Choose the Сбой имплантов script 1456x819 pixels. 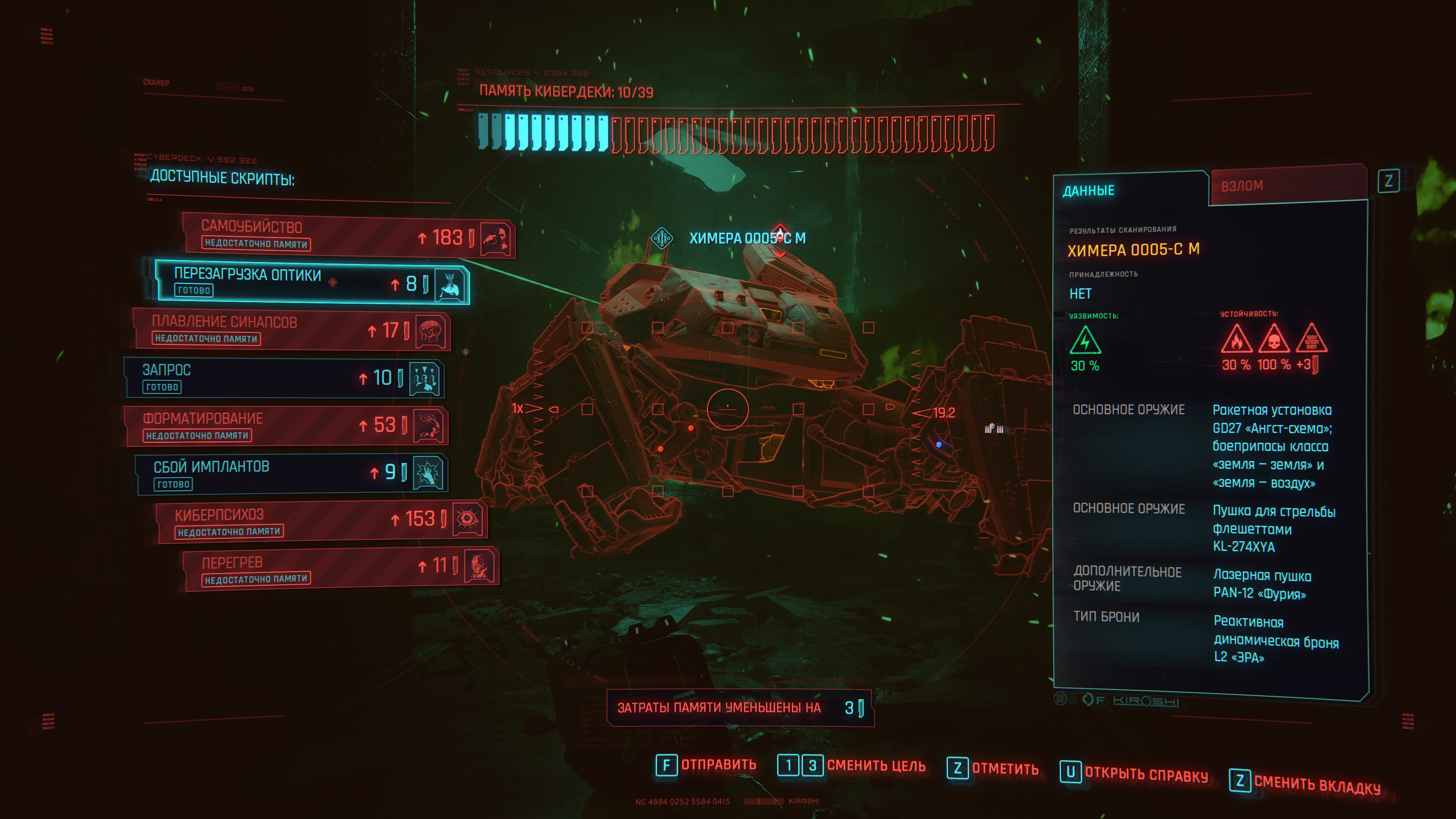pos(291,474)
